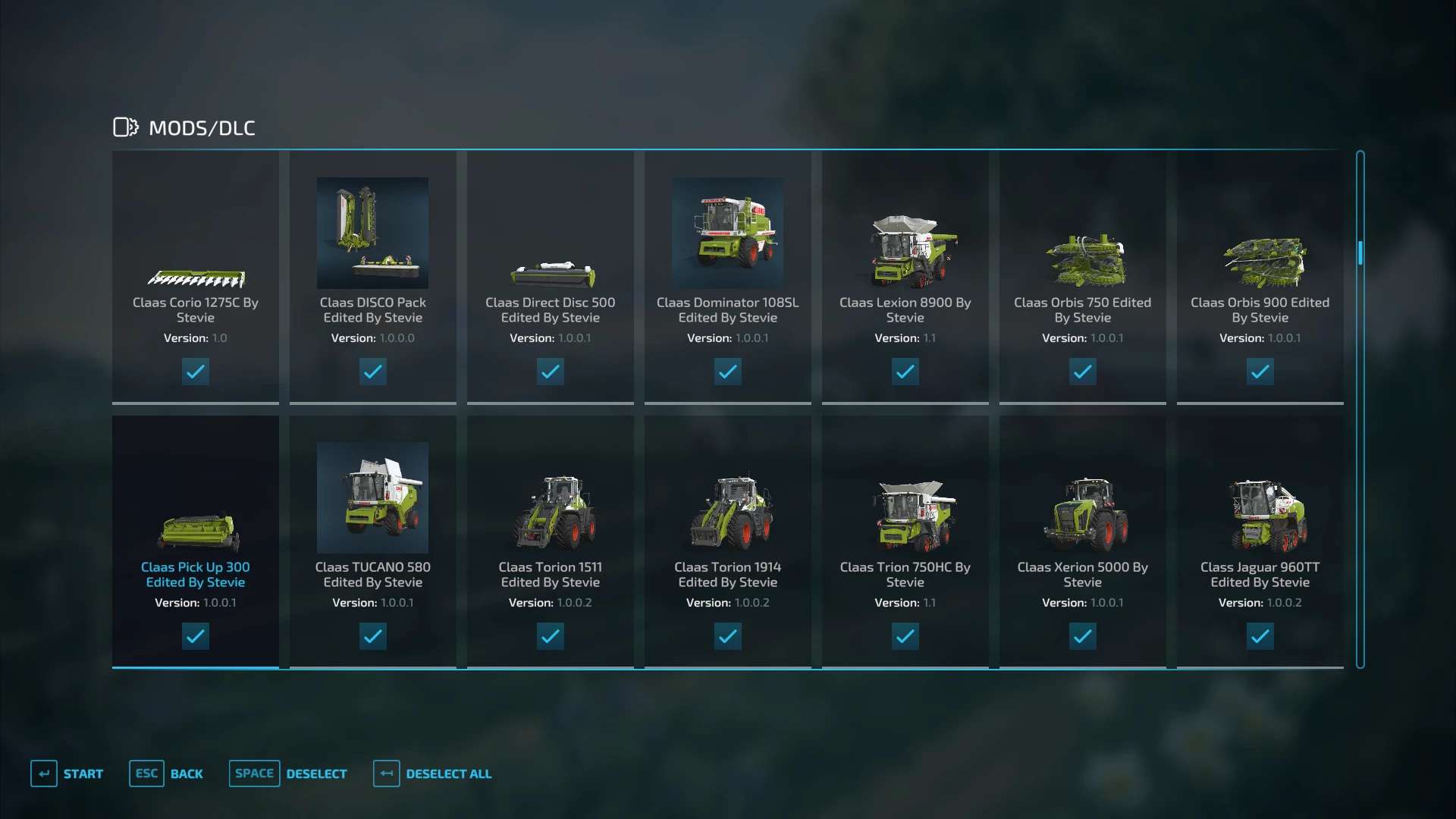This screenshot has width=1456, height=819.
Task: Select the Claas Dominator 108SL thumbnail
Action: point(727,233)
